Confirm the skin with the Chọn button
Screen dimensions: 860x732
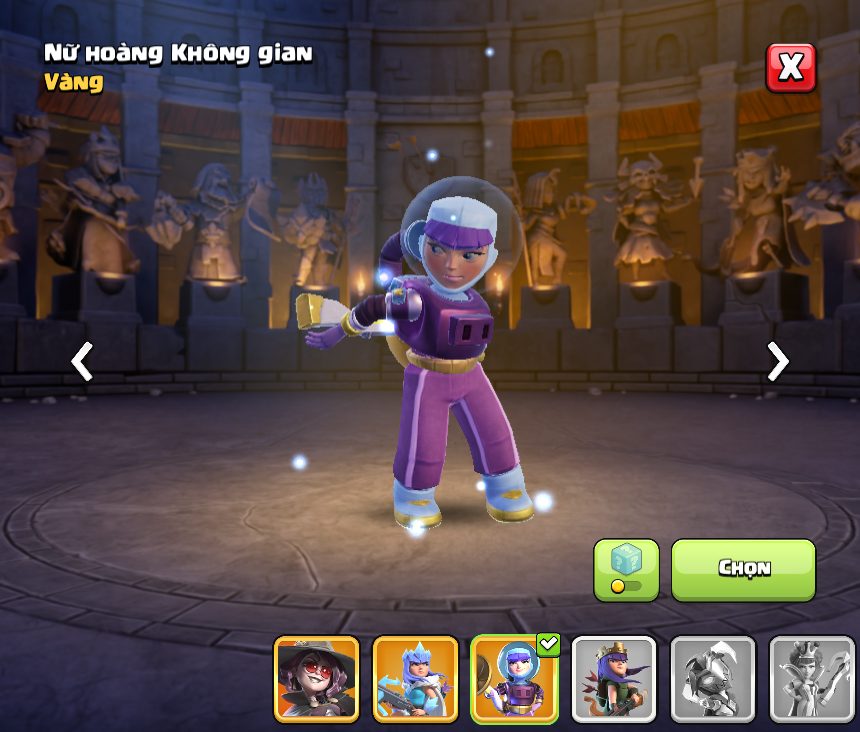click(743, 569)
